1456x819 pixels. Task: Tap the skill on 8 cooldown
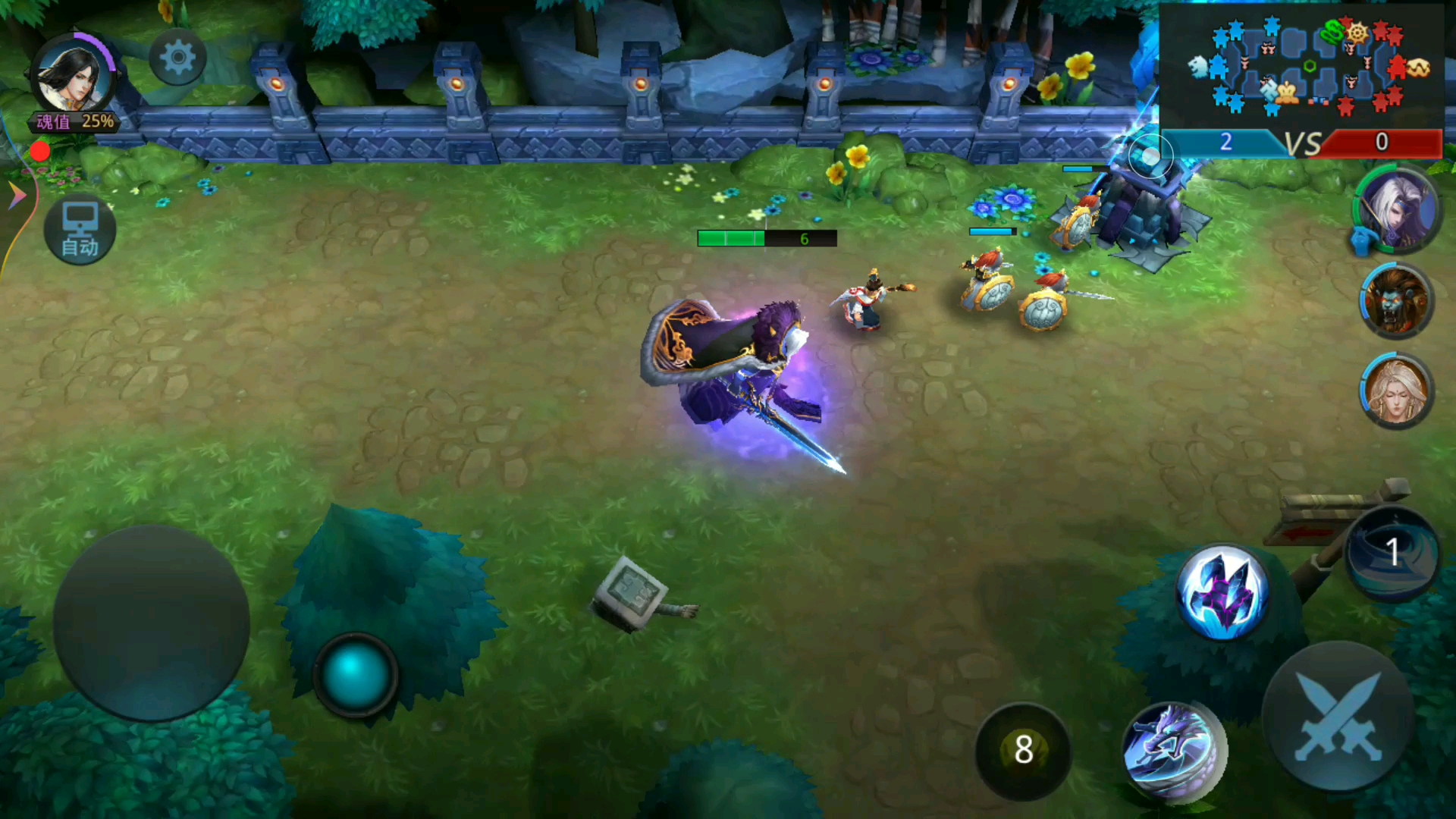1023,750
